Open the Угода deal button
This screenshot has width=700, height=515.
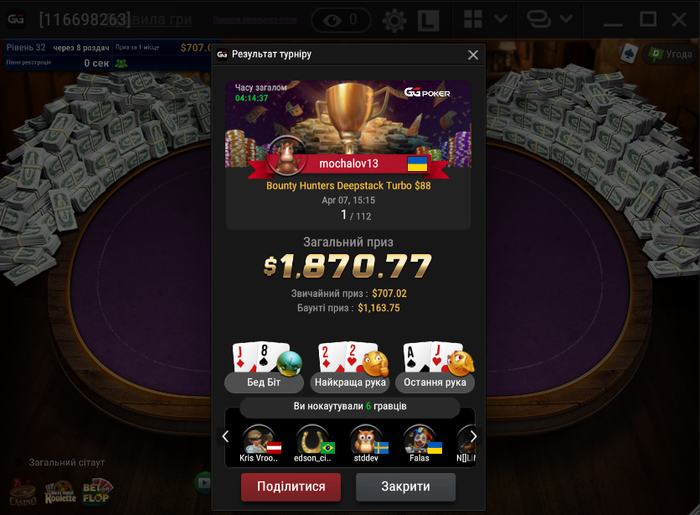tap(669, 54)
